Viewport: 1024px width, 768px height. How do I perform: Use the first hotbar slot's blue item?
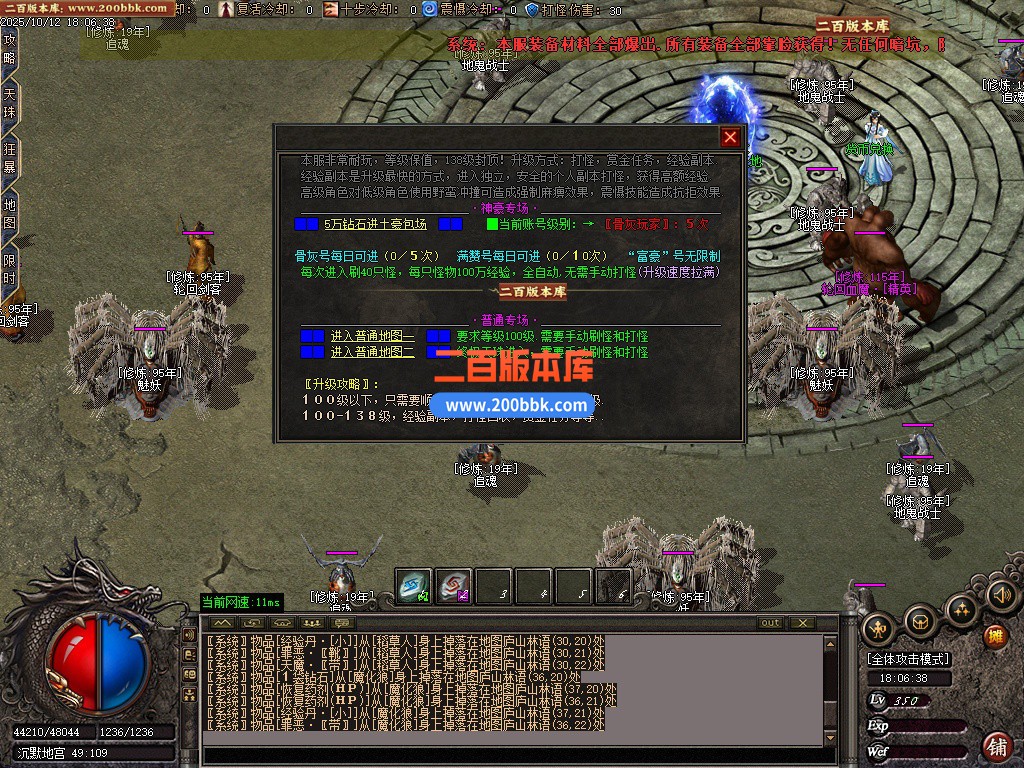coord(413,587)
